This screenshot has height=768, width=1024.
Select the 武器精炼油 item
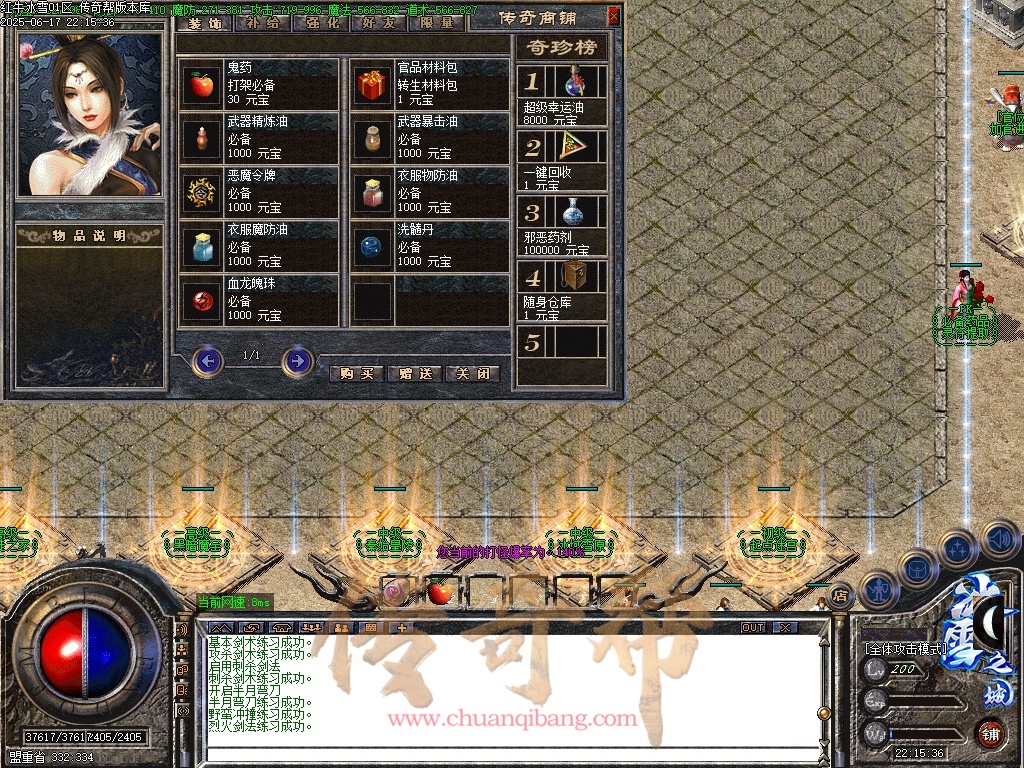[x=203, y=139]
